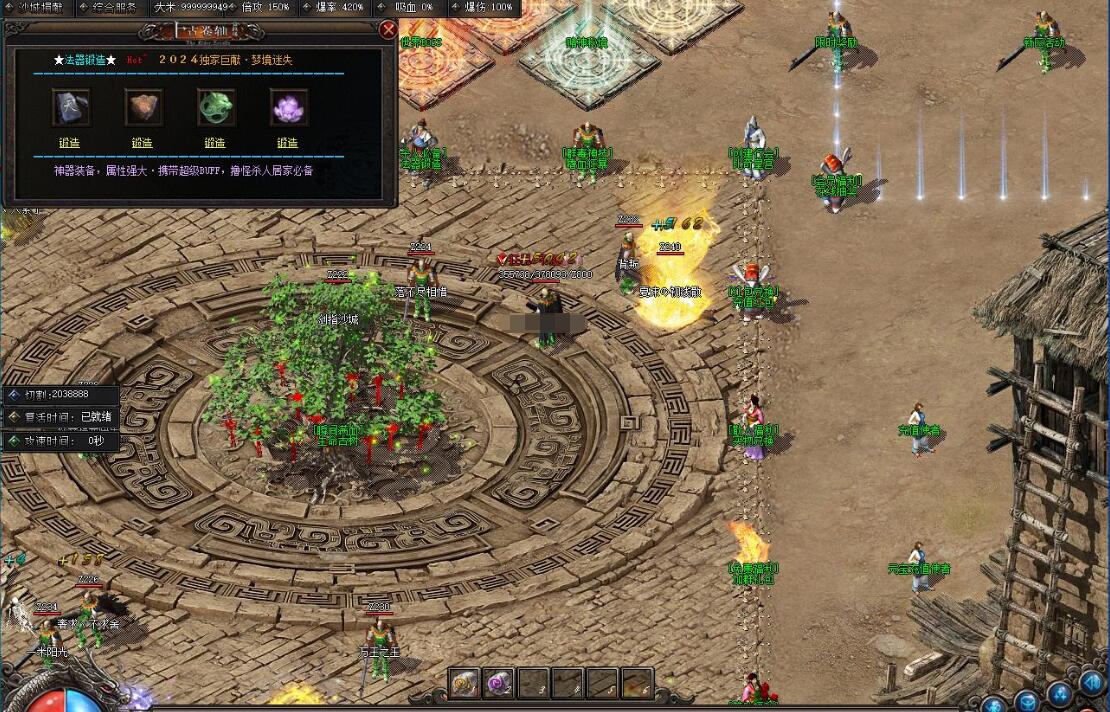The height and width of the screenshot is (712, 1110).
Task: Select the green dragon ring icon
Action: 215,107
